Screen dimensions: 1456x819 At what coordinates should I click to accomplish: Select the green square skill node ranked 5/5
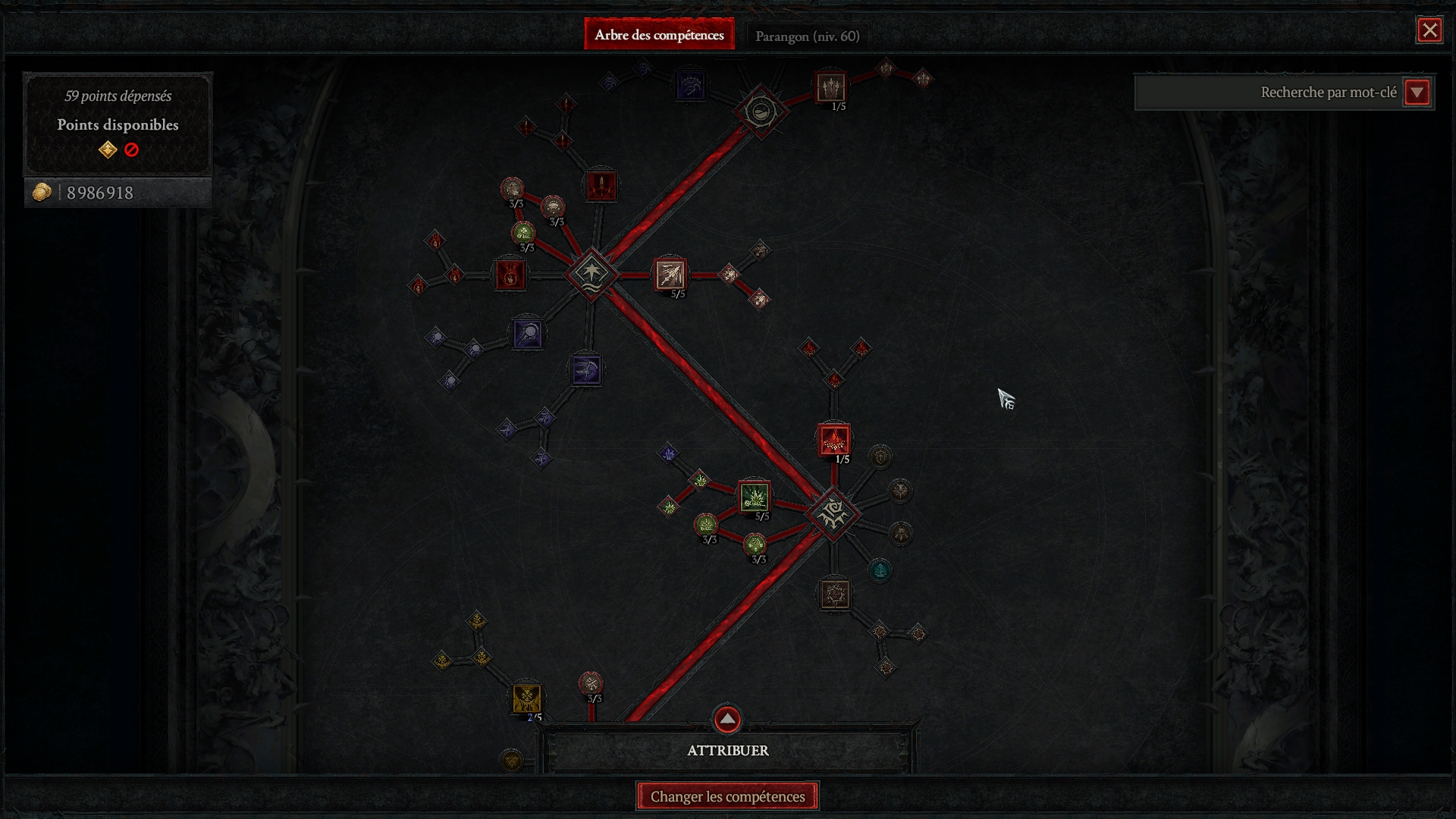(755, 497)
